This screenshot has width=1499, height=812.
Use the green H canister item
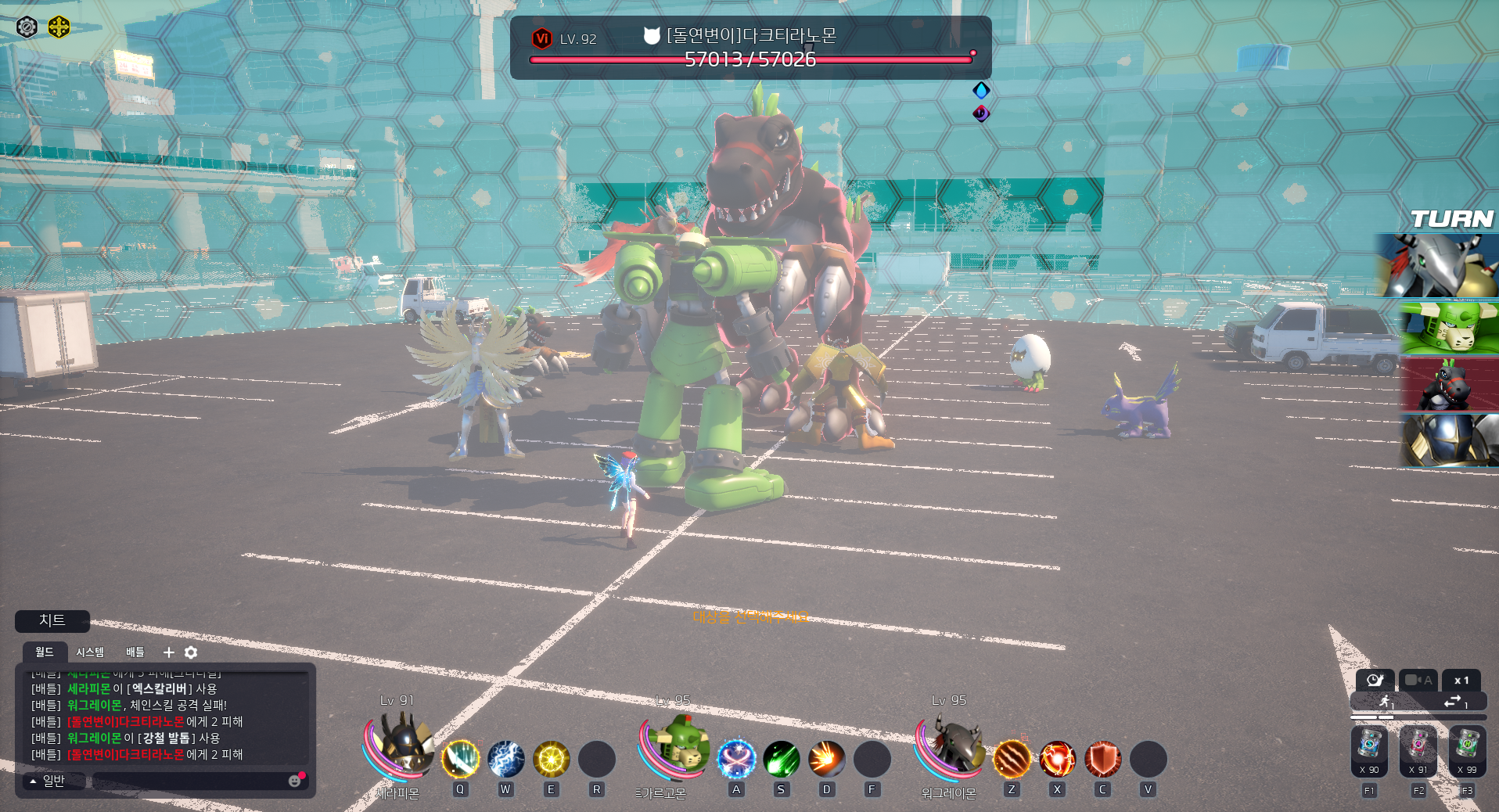(x=1467, y=748)
